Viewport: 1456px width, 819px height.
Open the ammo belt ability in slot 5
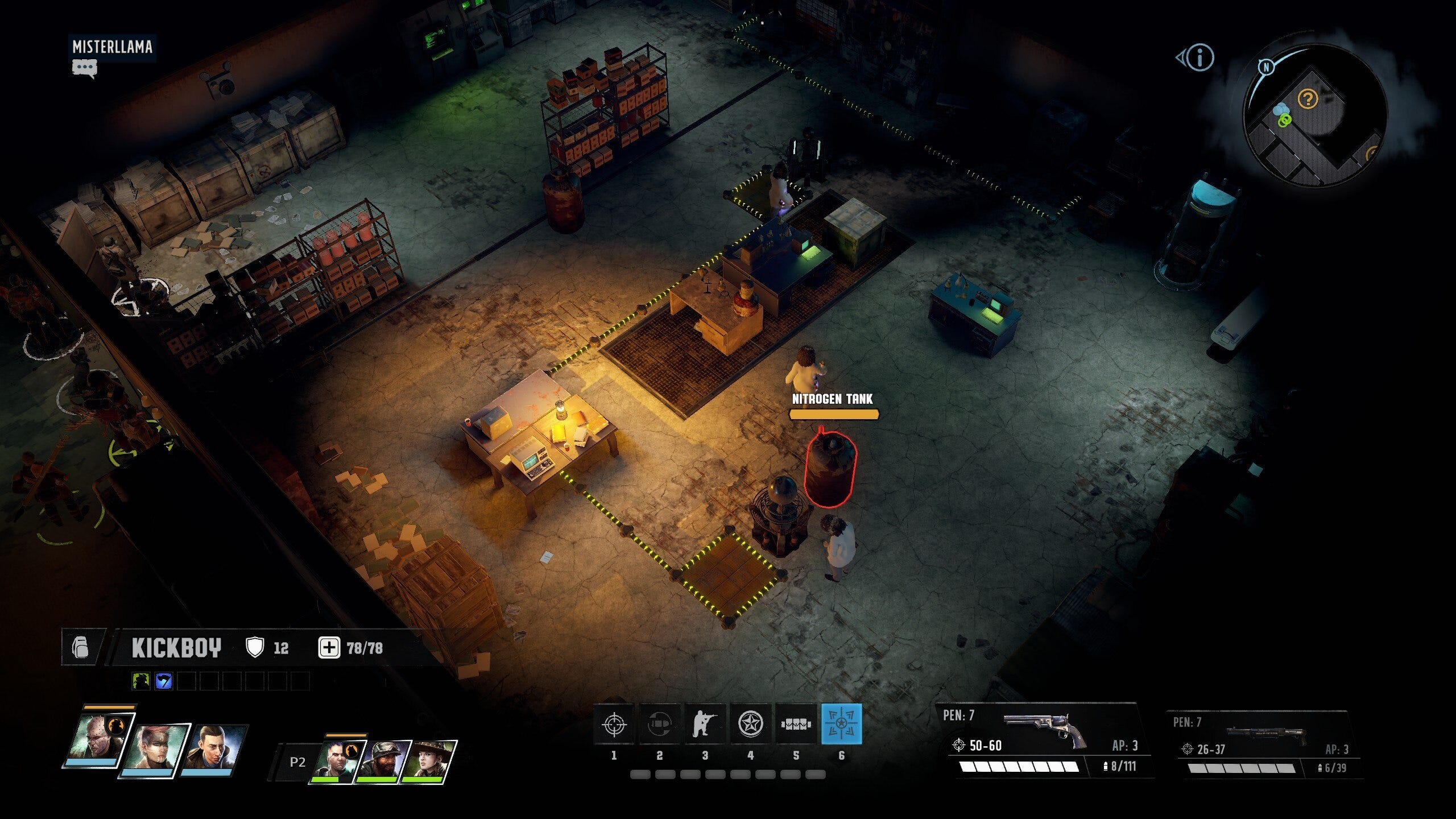point(796,724)
